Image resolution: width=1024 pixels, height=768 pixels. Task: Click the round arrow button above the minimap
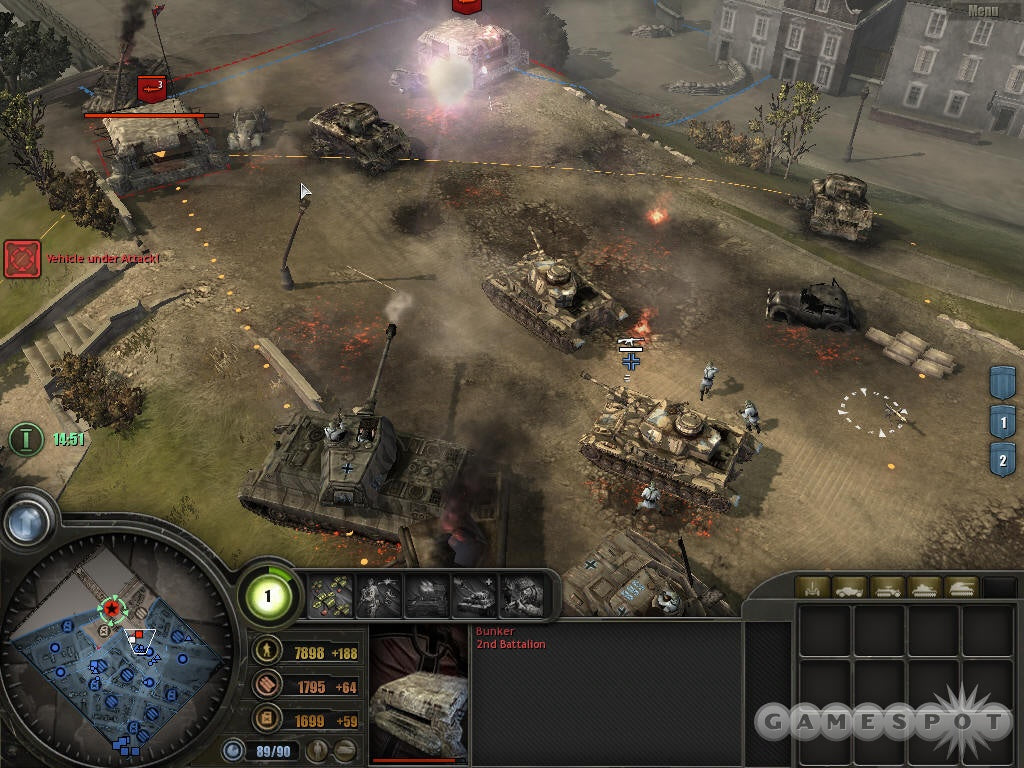(27, 520)
